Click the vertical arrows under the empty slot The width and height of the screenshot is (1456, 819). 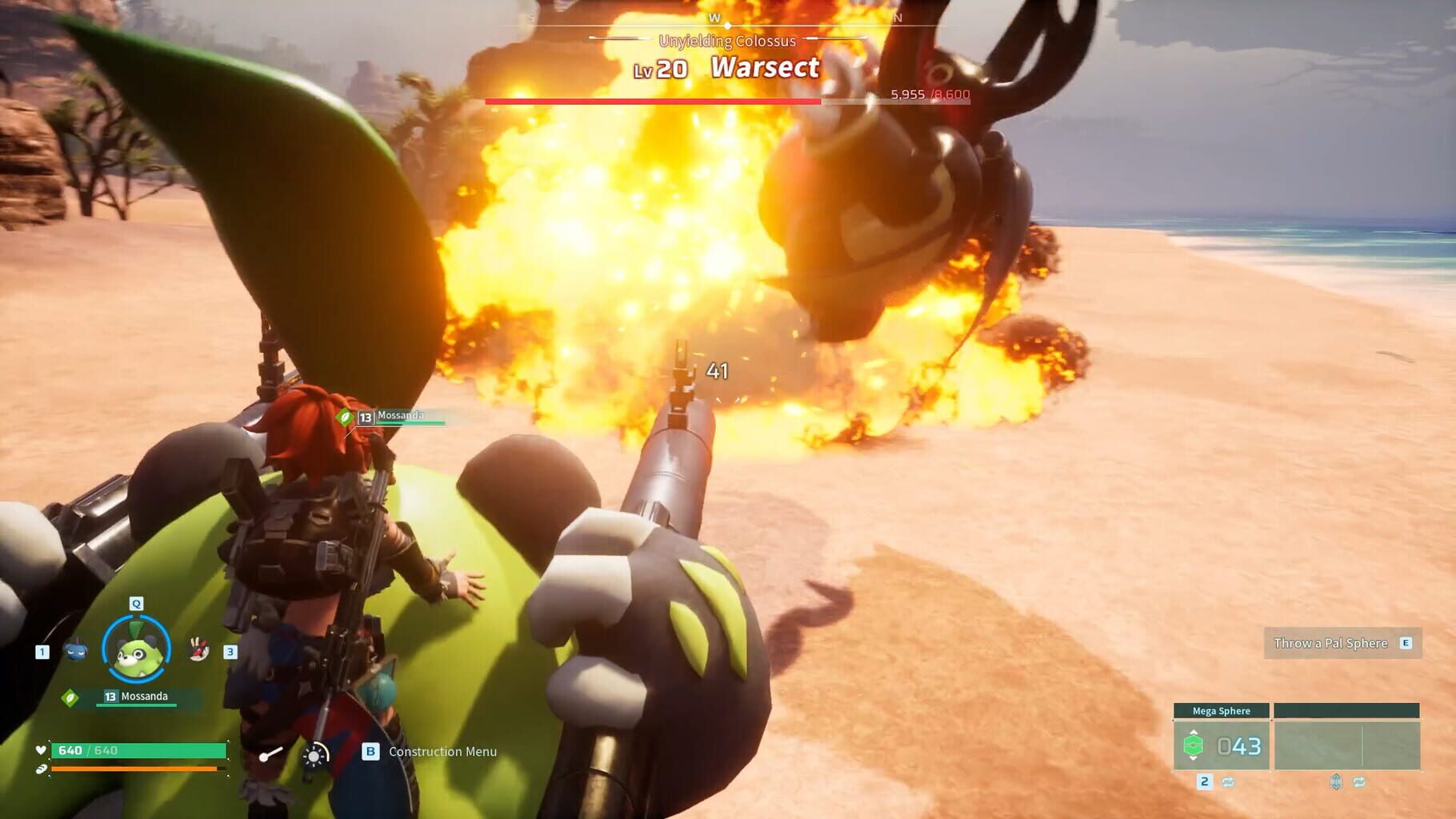pyautogui.click(x=1336, y=781)
